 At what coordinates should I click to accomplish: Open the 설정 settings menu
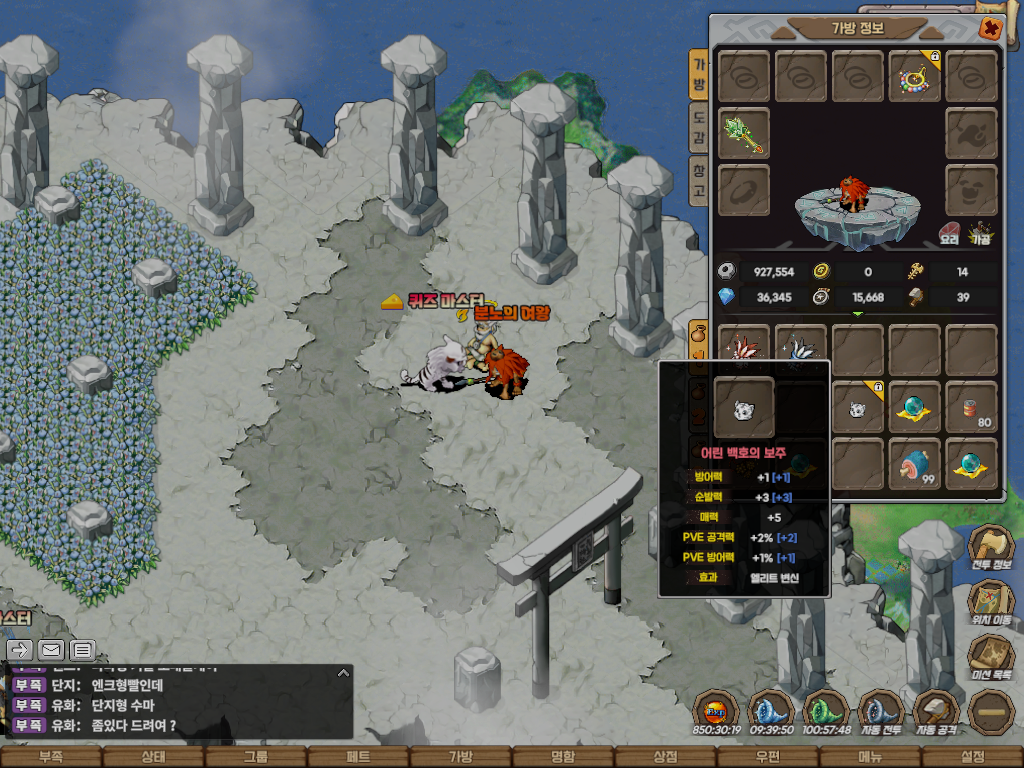(x=972, y=757)
